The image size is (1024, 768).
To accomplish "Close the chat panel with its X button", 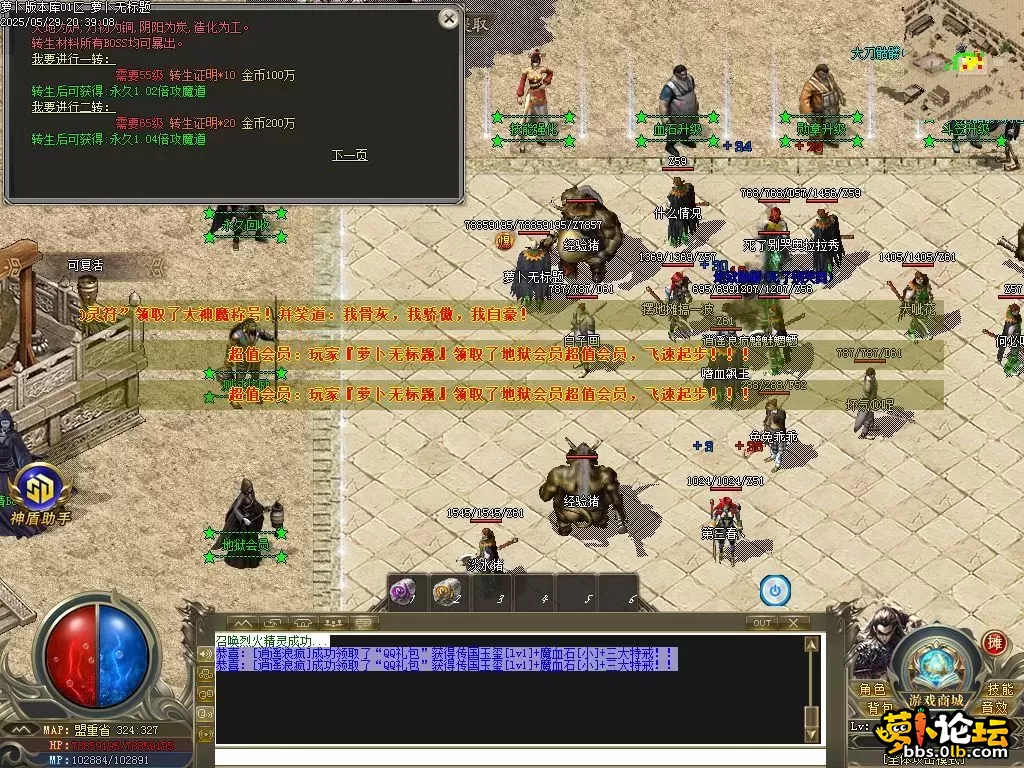I will 794,623.
